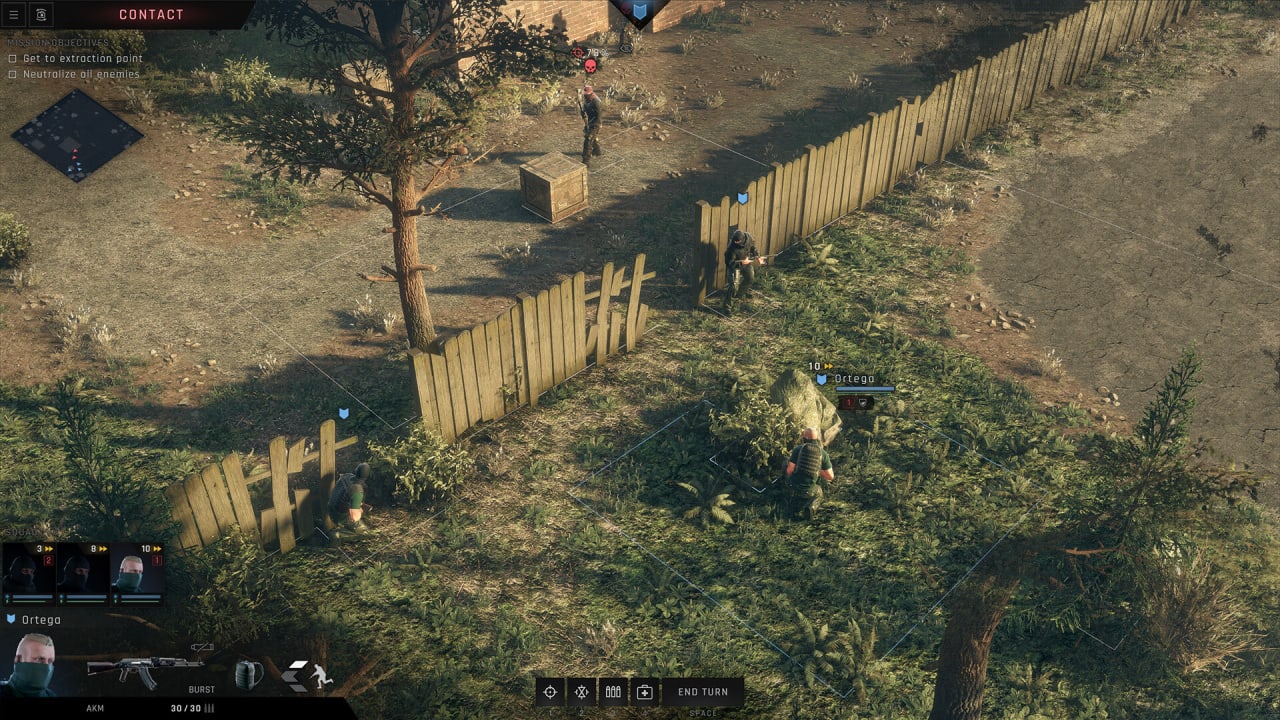1280x720 pixels.
Task: Select the unmasked soldier's squad portrait
Action: coord(136,574)
